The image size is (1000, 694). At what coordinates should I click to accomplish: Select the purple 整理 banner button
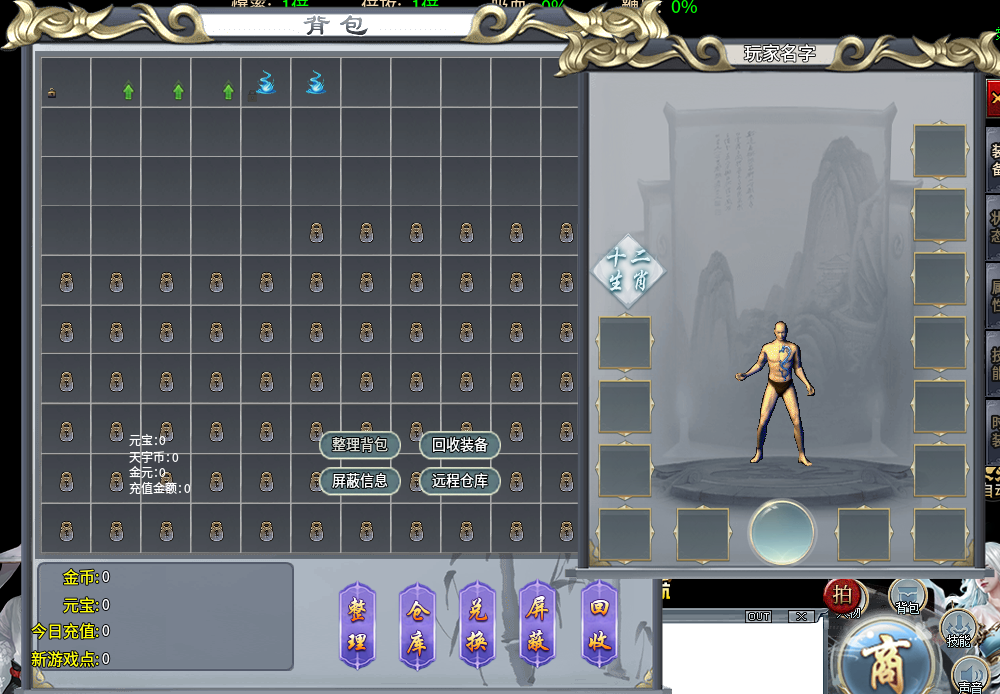pyautogui.click(x=357, y=625)
